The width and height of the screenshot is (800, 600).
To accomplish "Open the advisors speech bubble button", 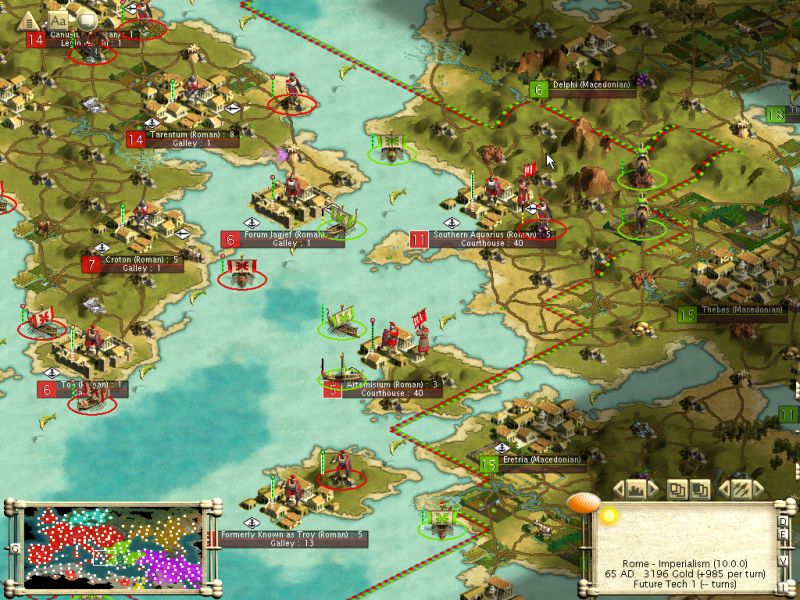I will (x=87, y=19).
